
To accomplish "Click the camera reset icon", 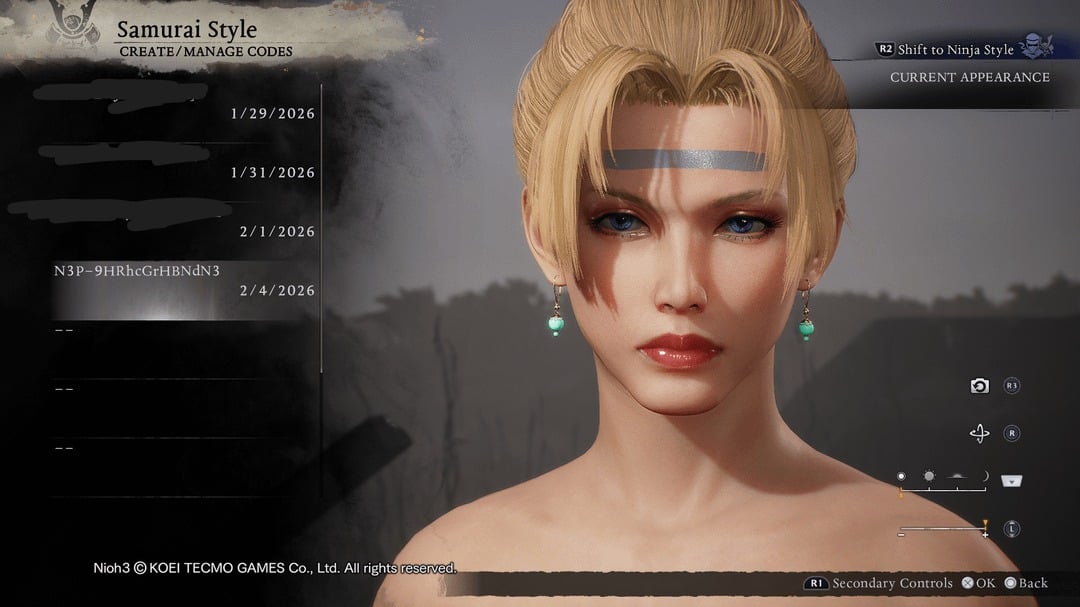I will point(980,386).
